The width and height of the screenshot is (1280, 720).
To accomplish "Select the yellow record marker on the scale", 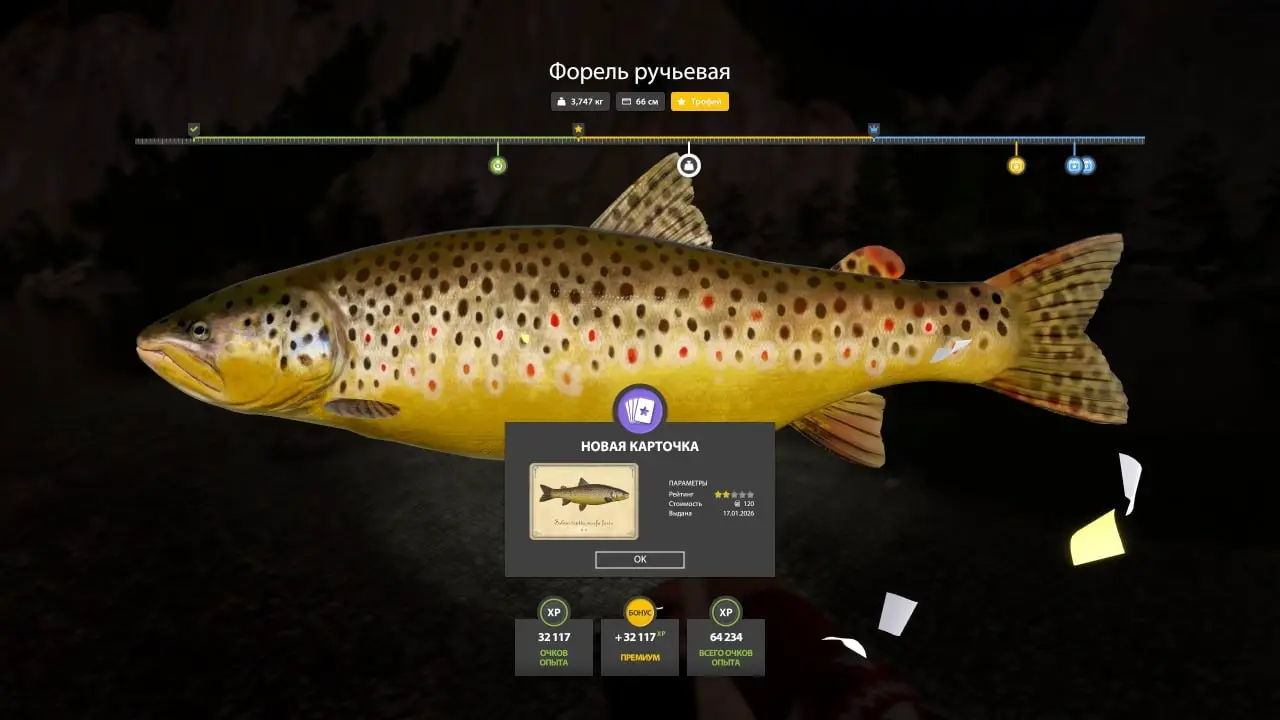I will pyautogui.click(x=1016, y=165).
